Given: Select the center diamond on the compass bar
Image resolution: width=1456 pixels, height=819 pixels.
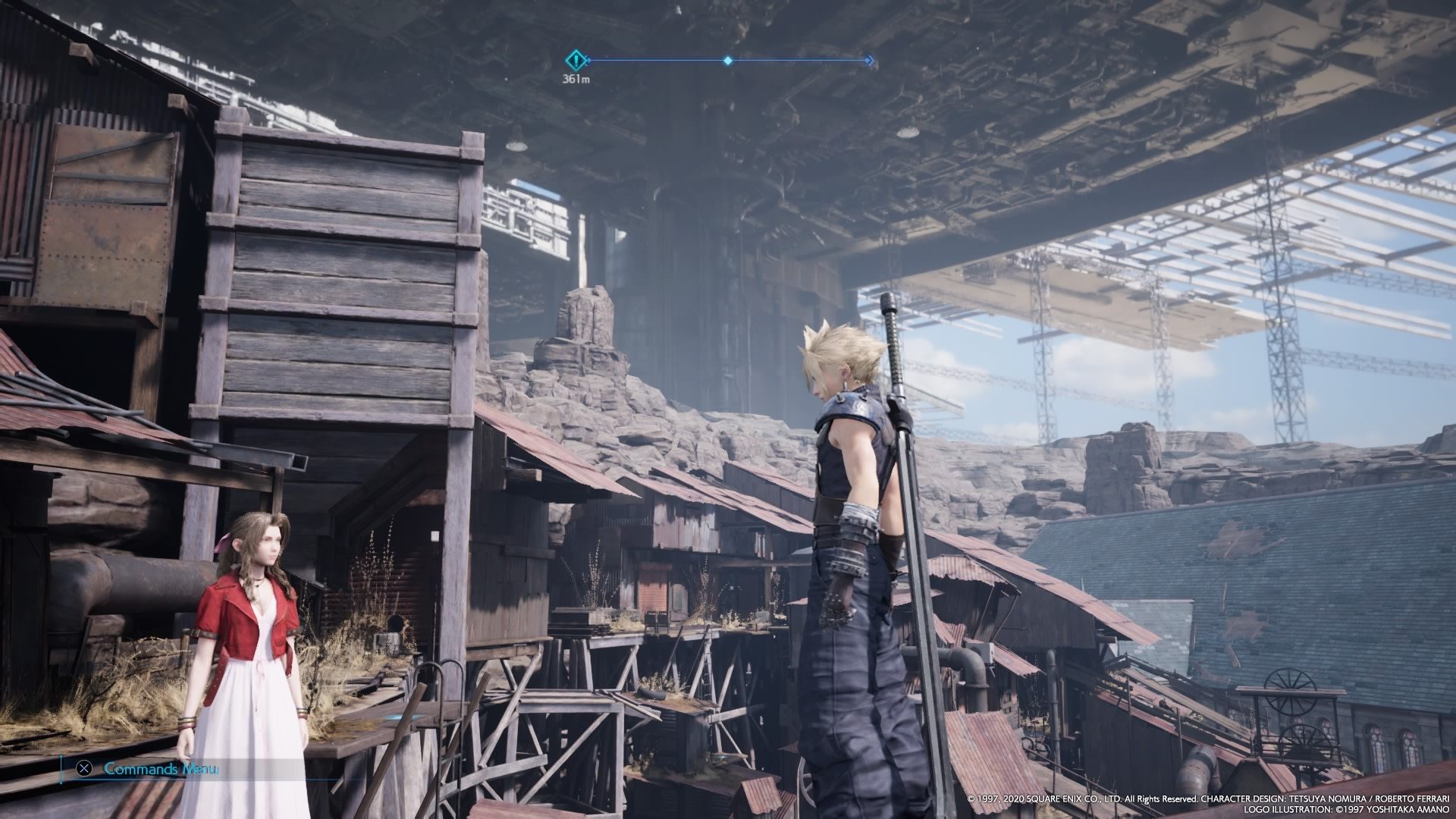Looking at the screenshot, I should [728, 60].
